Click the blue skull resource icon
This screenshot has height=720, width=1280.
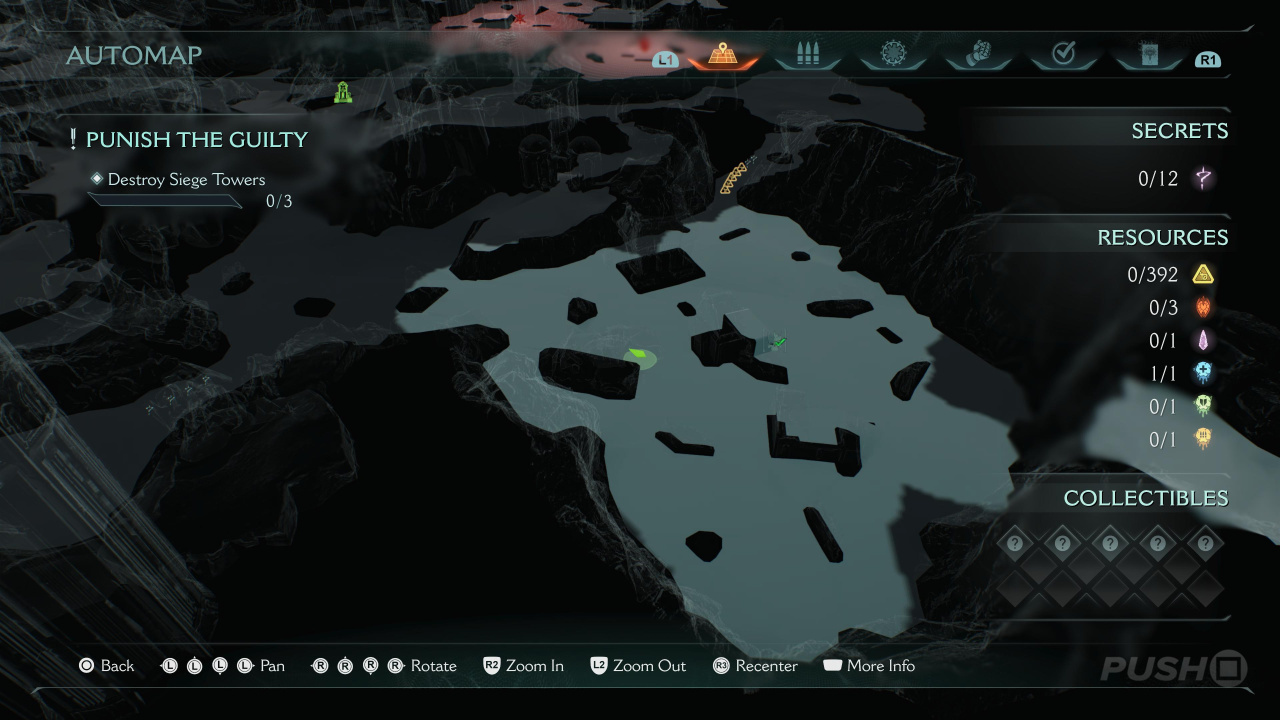1203,374
